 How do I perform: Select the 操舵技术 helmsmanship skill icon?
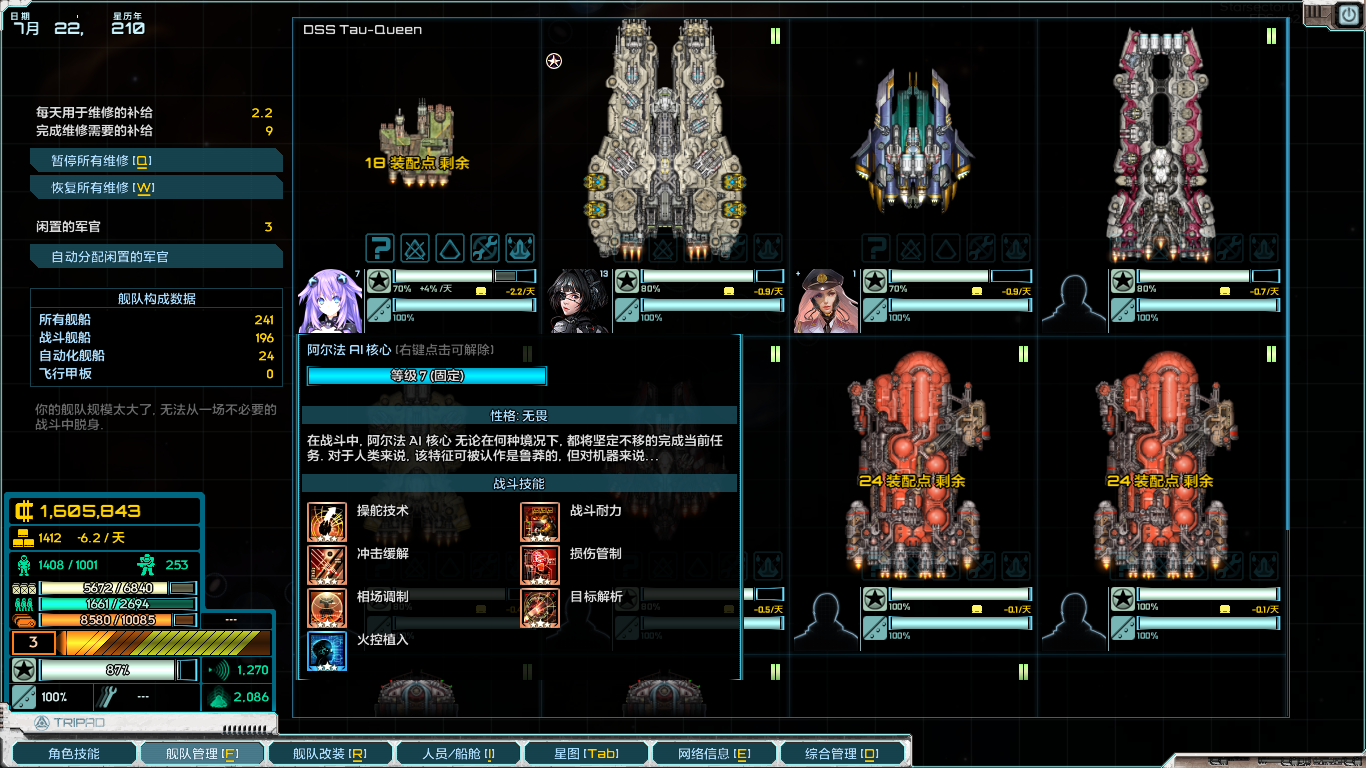pyautogui.click(x=327, y=522)
